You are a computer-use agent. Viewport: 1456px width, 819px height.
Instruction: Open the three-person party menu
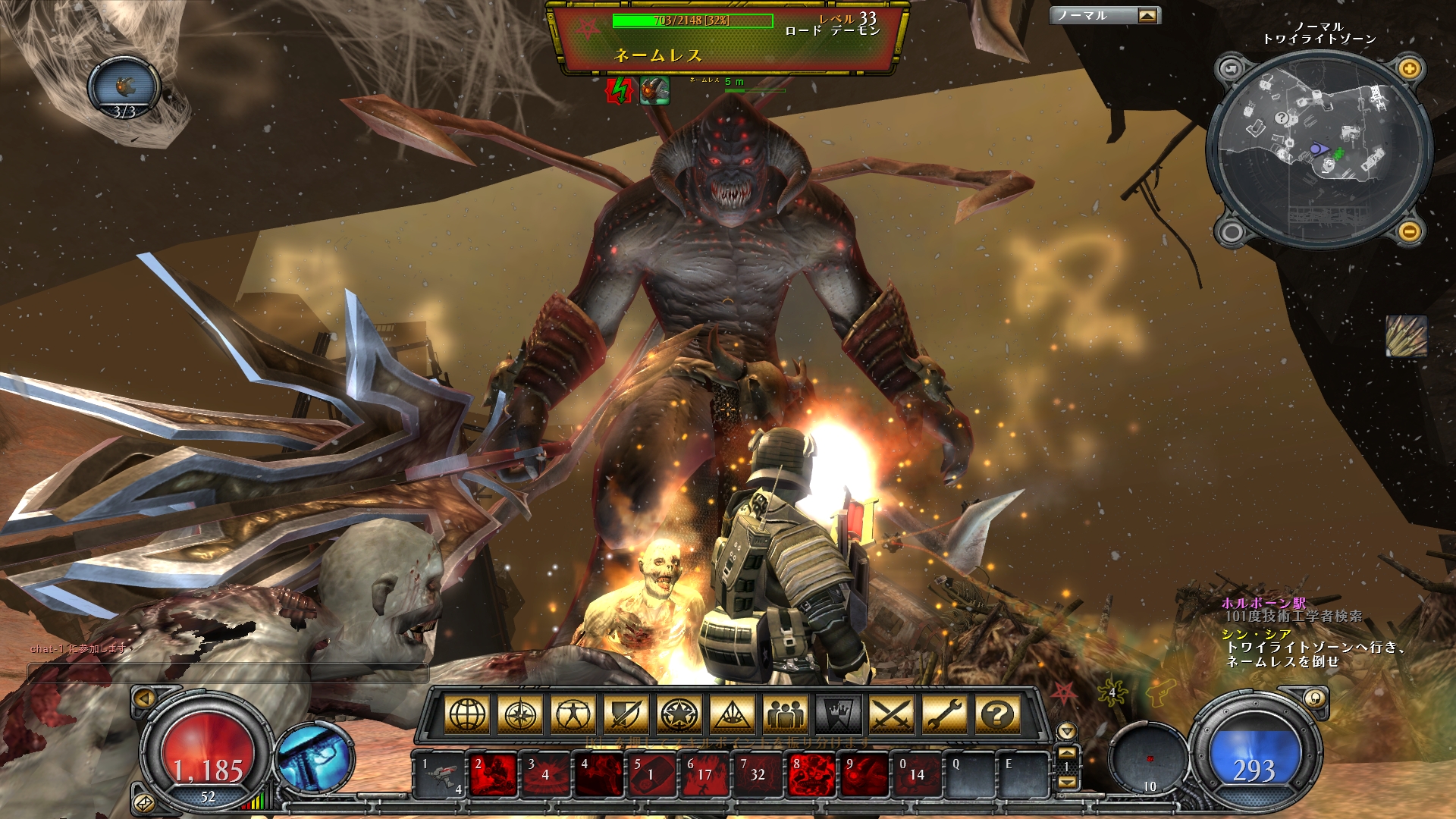(786, 714)
